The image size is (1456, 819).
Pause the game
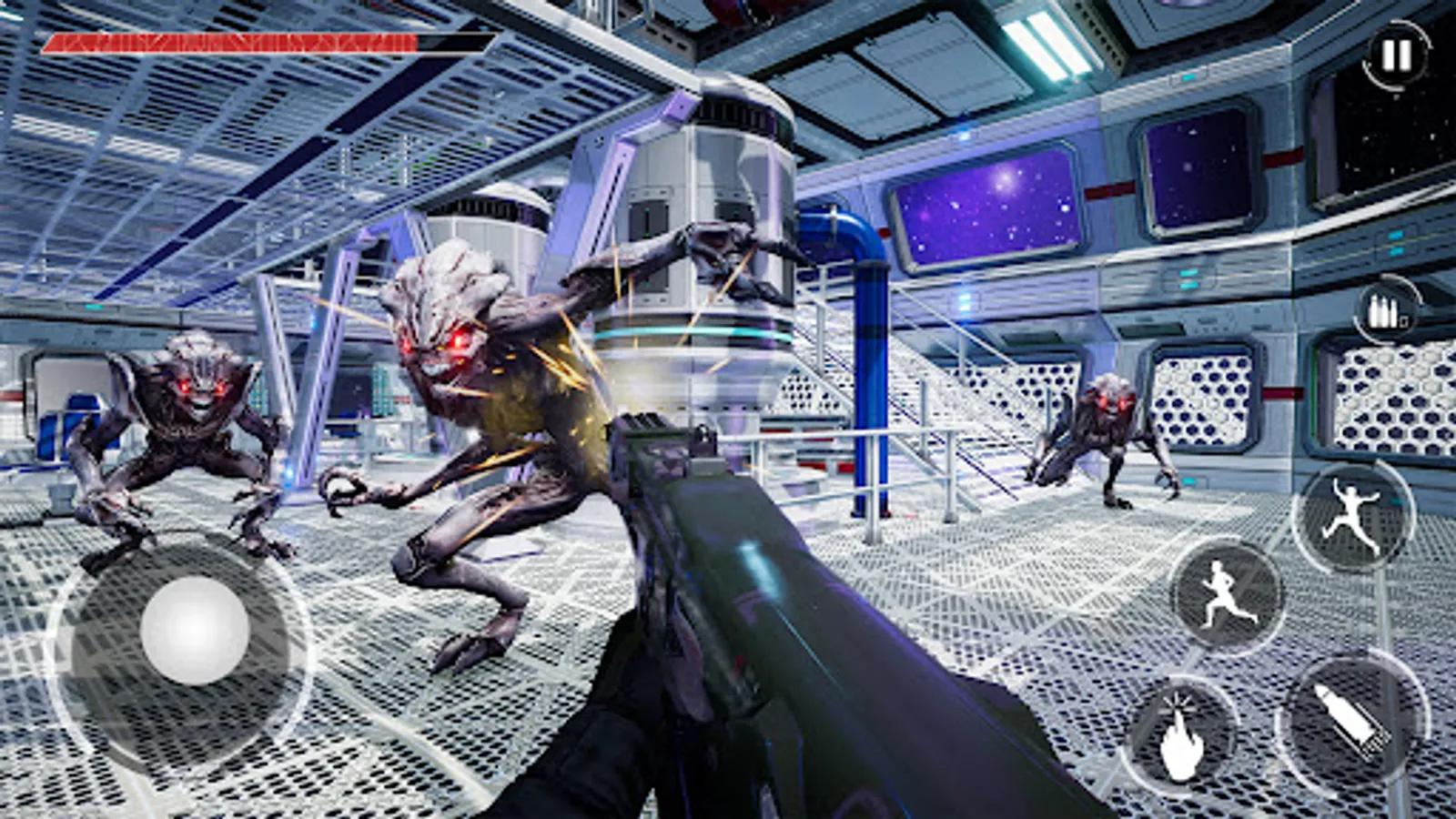[x=1396, y=56]
